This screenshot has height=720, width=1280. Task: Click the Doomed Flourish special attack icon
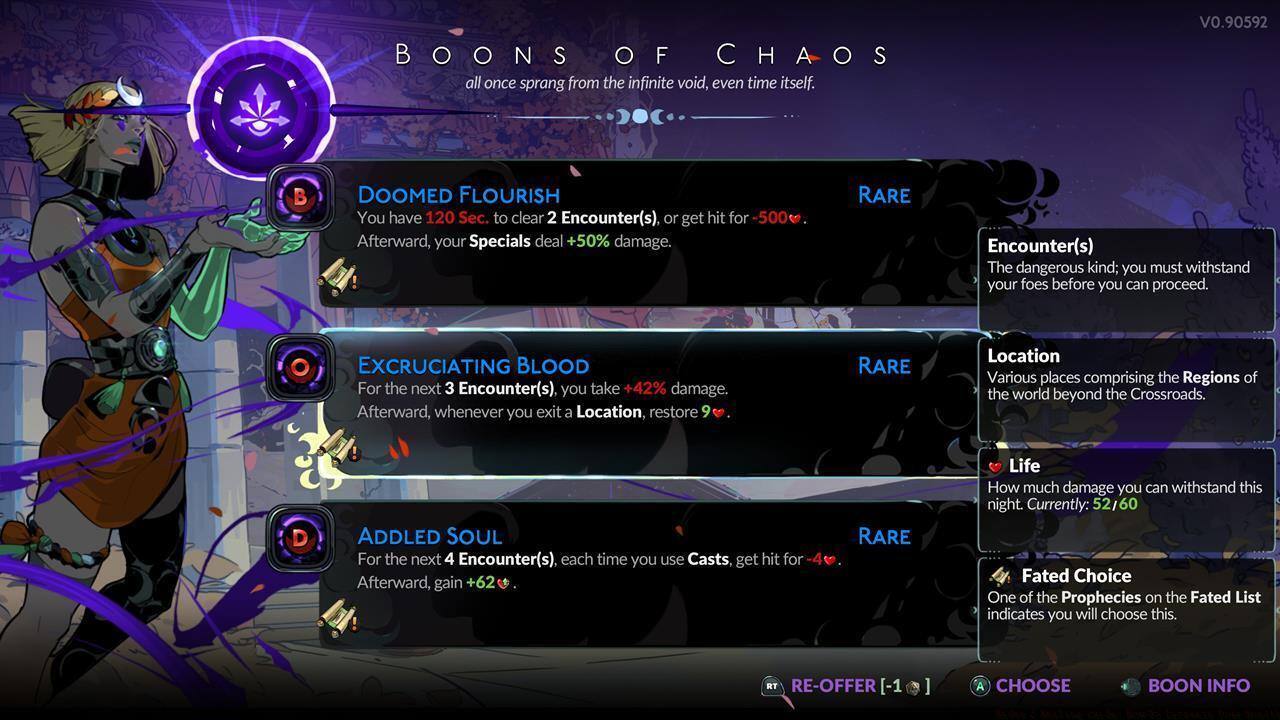click(x=301, y=197)
